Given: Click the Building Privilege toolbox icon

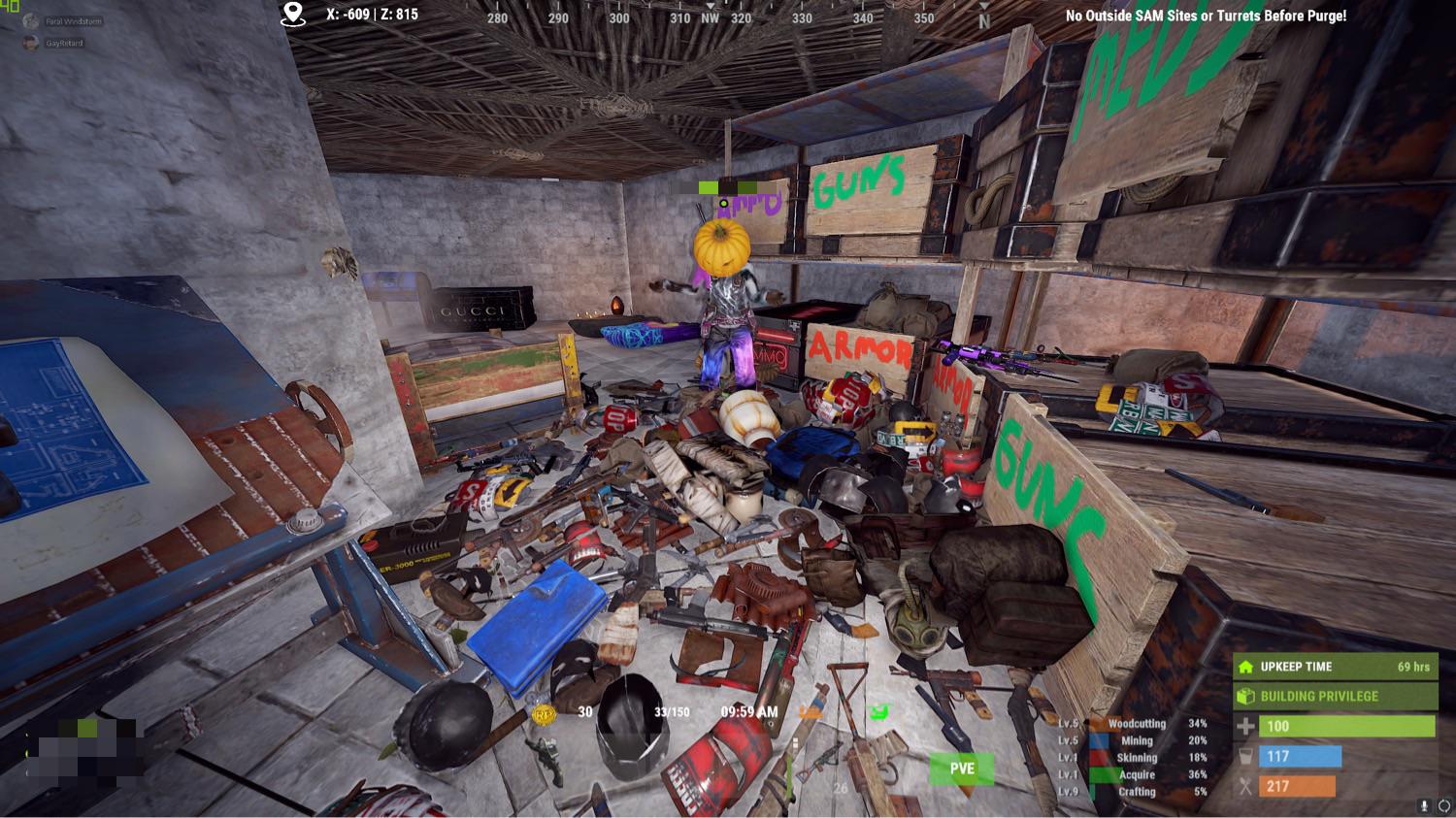Looking at the screenshot, I should pos(1245,696).
